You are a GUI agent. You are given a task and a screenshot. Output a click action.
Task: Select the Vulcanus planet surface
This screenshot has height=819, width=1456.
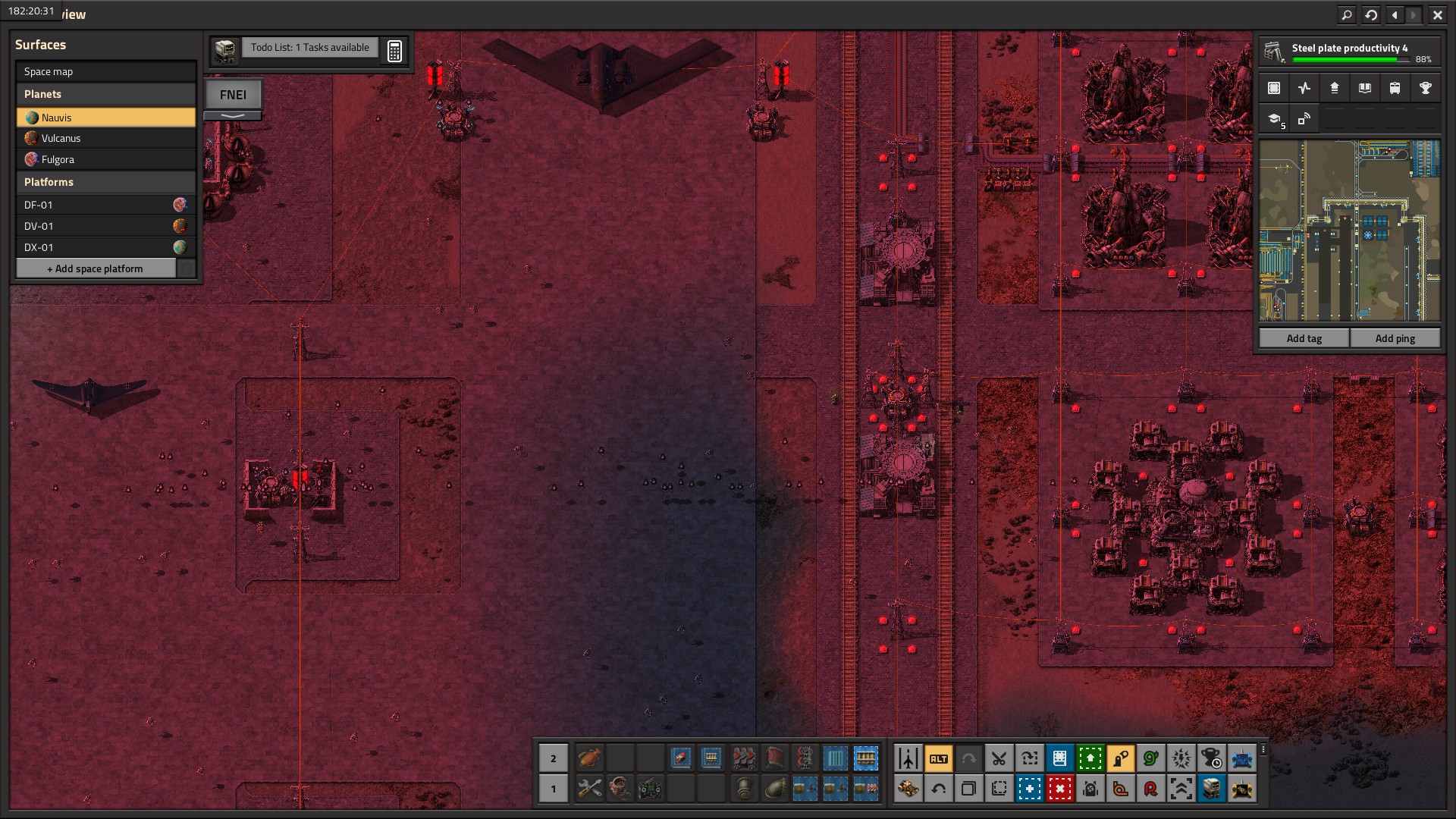click(105, 138)
